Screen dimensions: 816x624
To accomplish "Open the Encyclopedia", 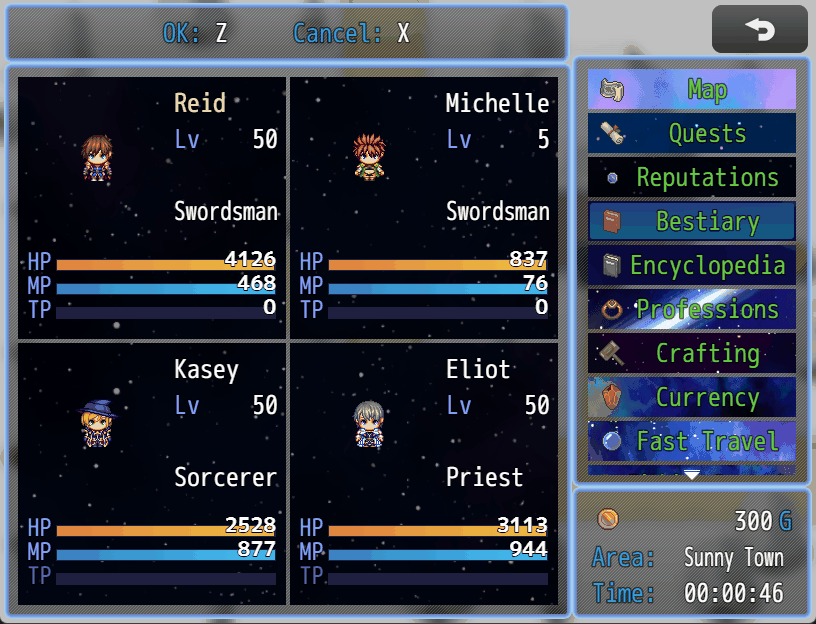I will tap(692, 266).
